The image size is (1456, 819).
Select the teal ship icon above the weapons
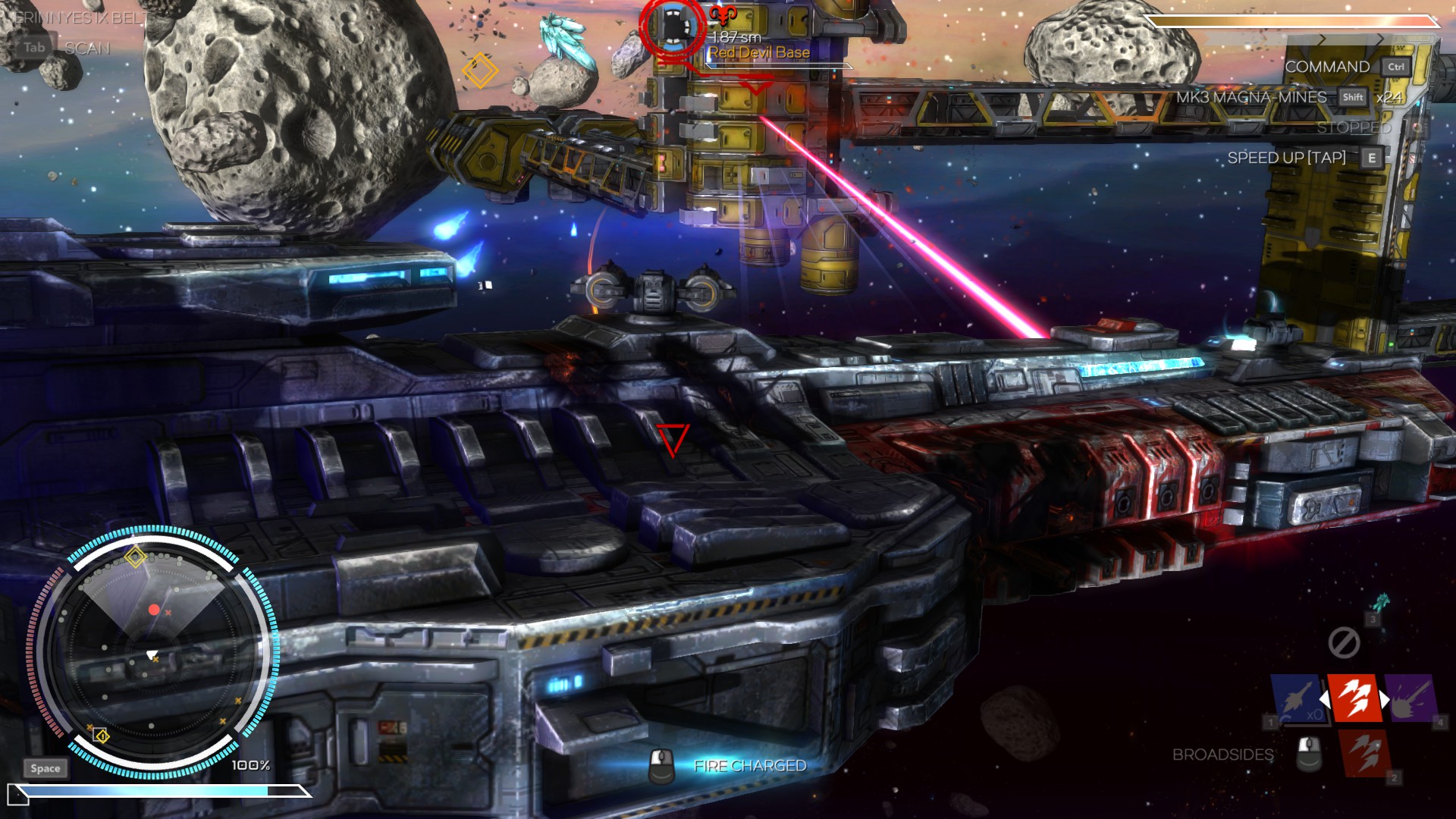point(1382,603)
